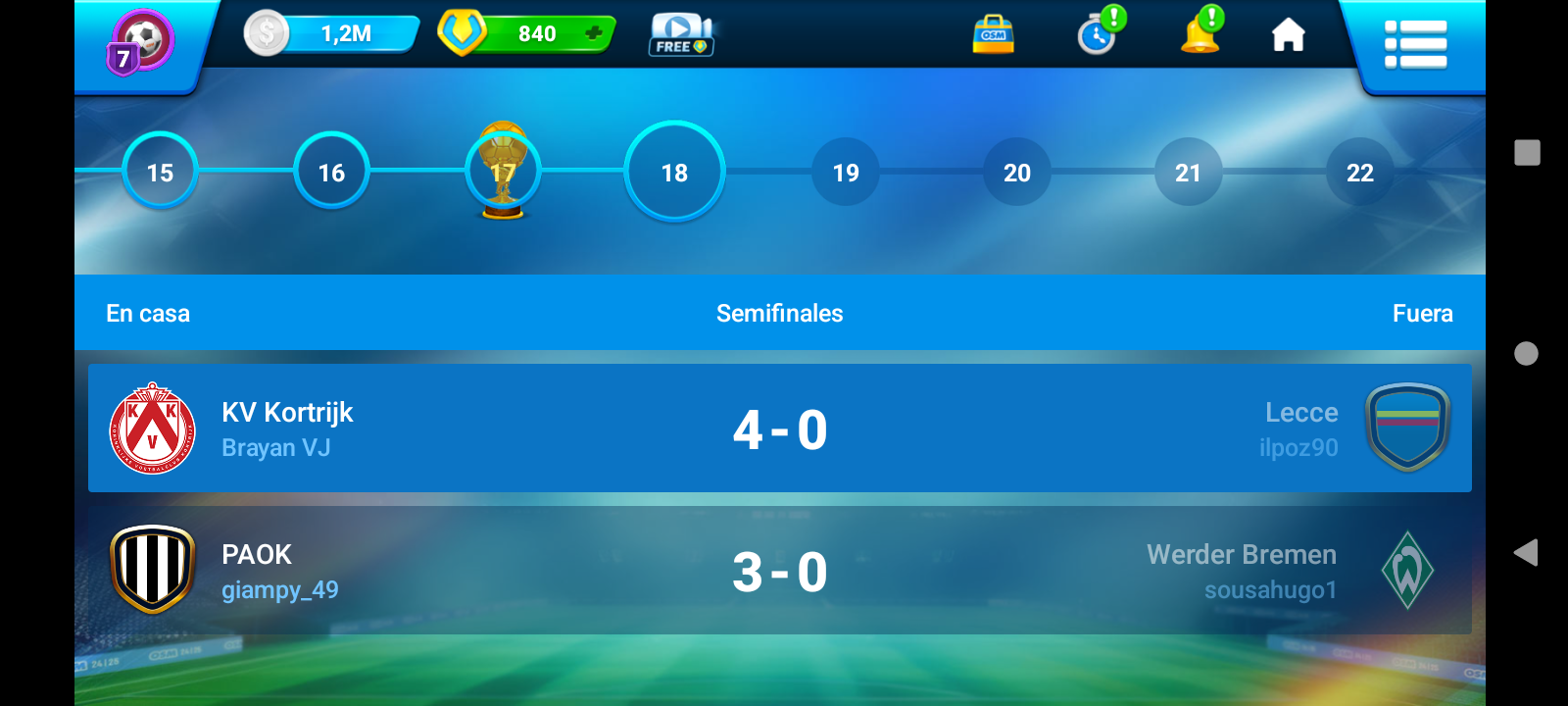The width and height of the screenshot is (1568, 706).
Task: Check the timers stopwatch icon
Action: 1098,35
